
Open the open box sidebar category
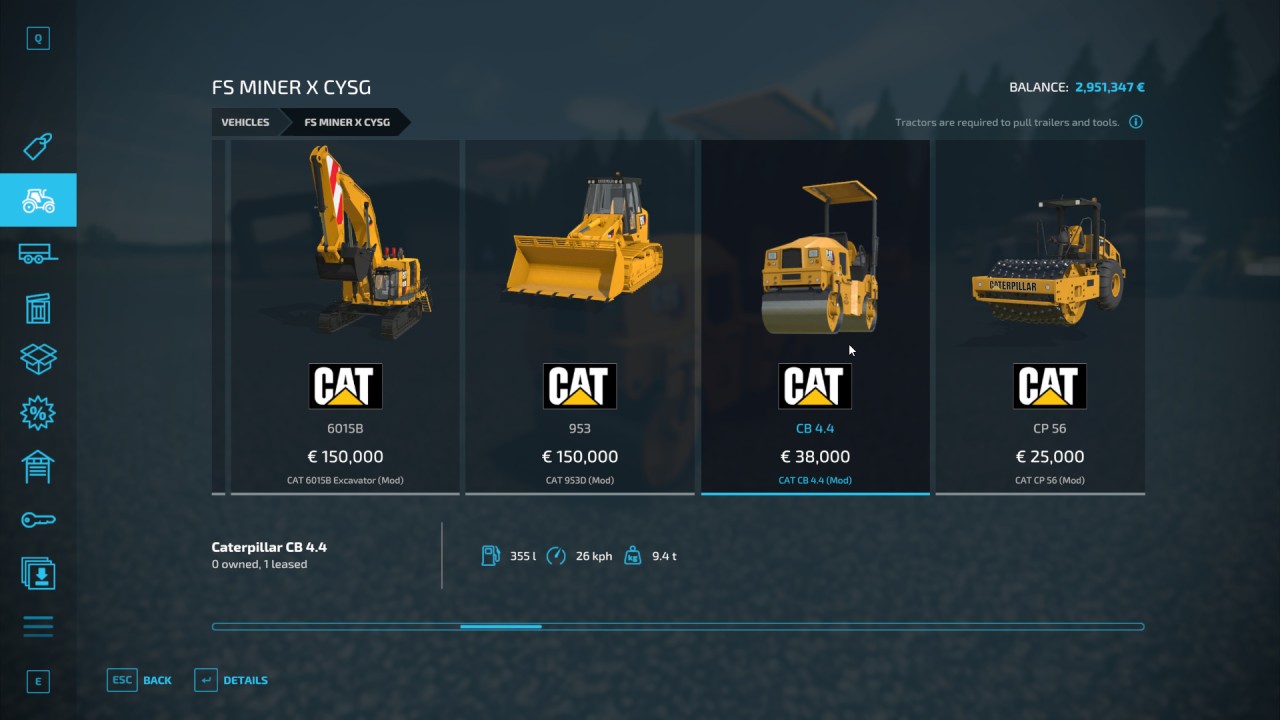click(x=38, y=359)
